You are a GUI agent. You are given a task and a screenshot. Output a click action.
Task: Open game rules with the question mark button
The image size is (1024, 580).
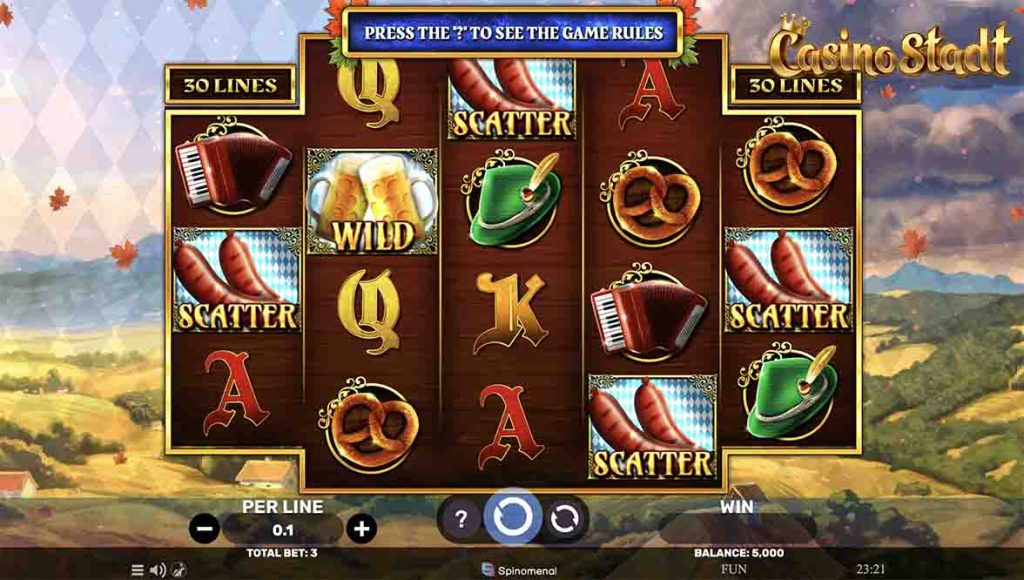[x=461, y=519]
